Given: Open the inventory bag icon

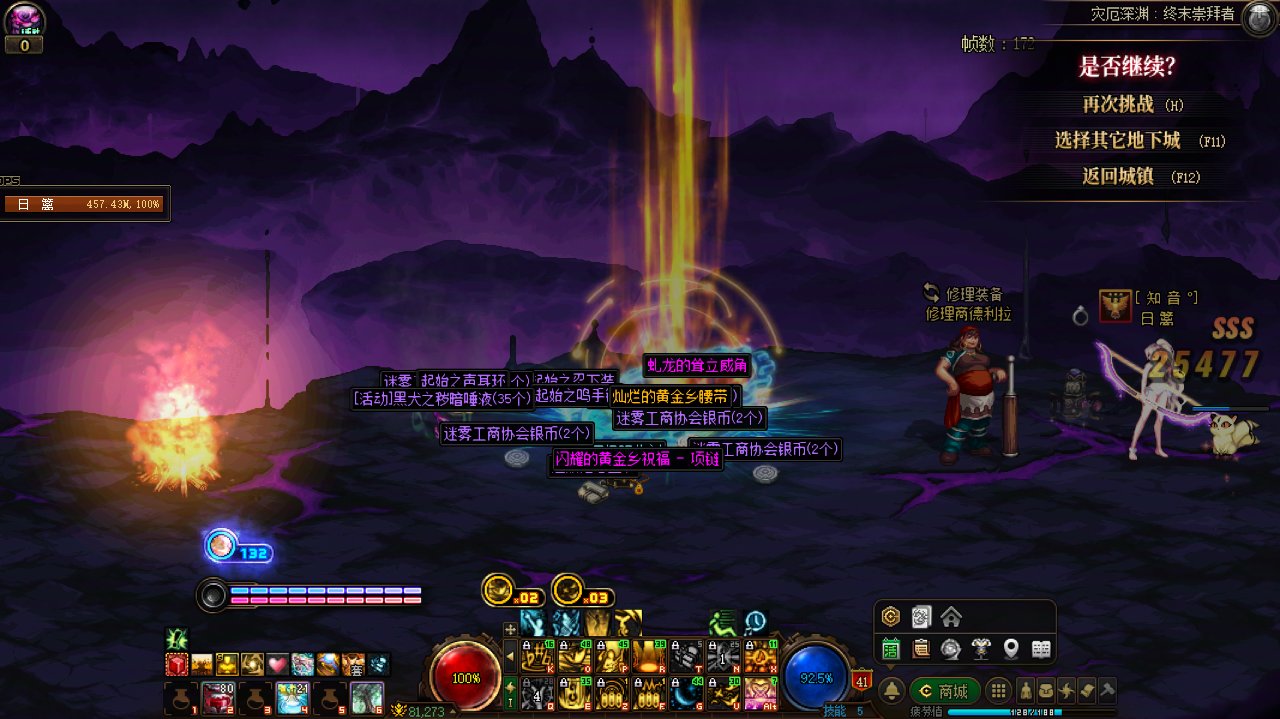Looking at the screenshot, I should point(1046,690).
